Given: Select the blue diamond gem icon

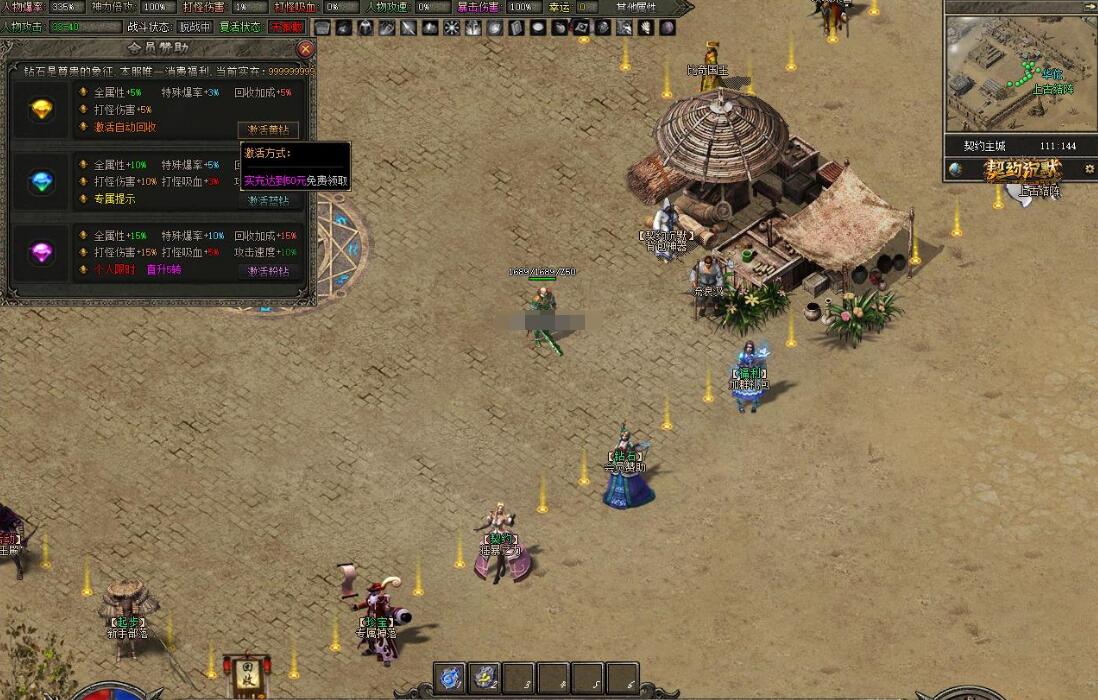Looking at the screenshot, I should point(42,181).
